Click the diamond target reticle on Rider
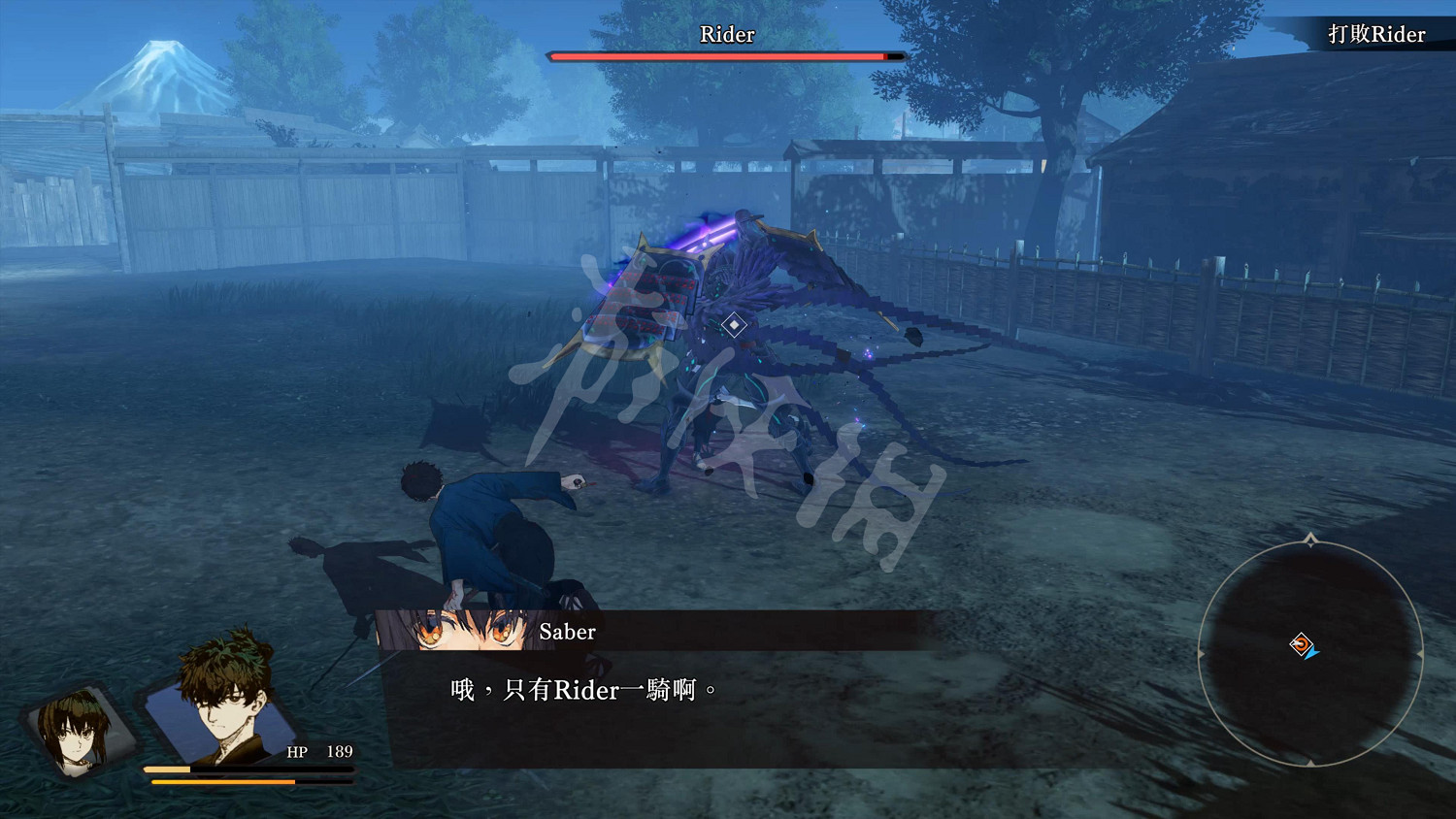Image resolution: width=1456 pixels, height=819 pixels. coord(735,323)
